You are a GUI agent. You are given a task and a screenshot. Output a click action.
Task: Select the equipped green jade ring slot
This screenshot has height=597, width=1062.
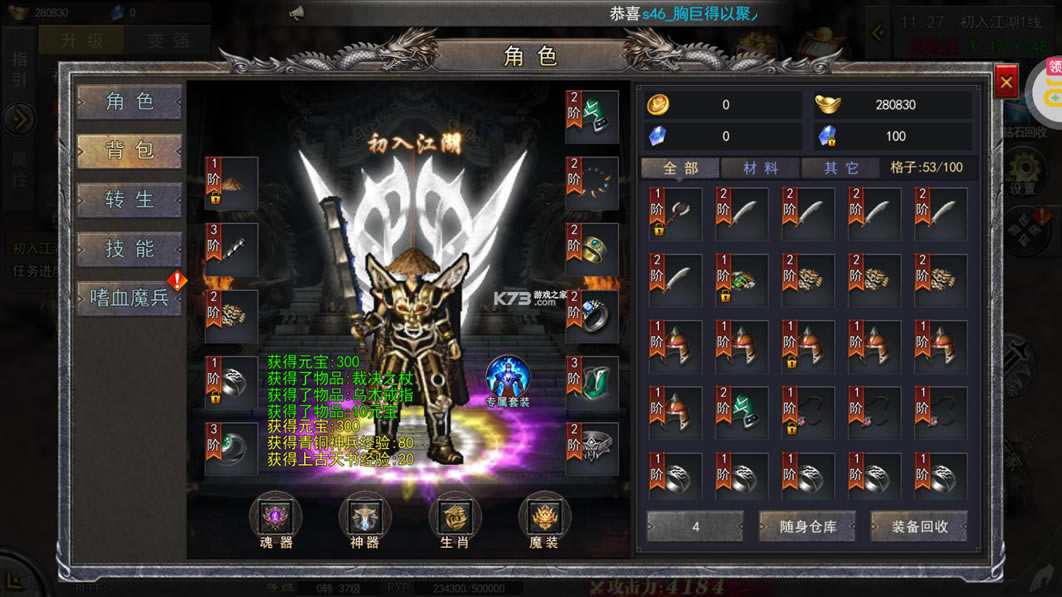(x=232, y=449)
